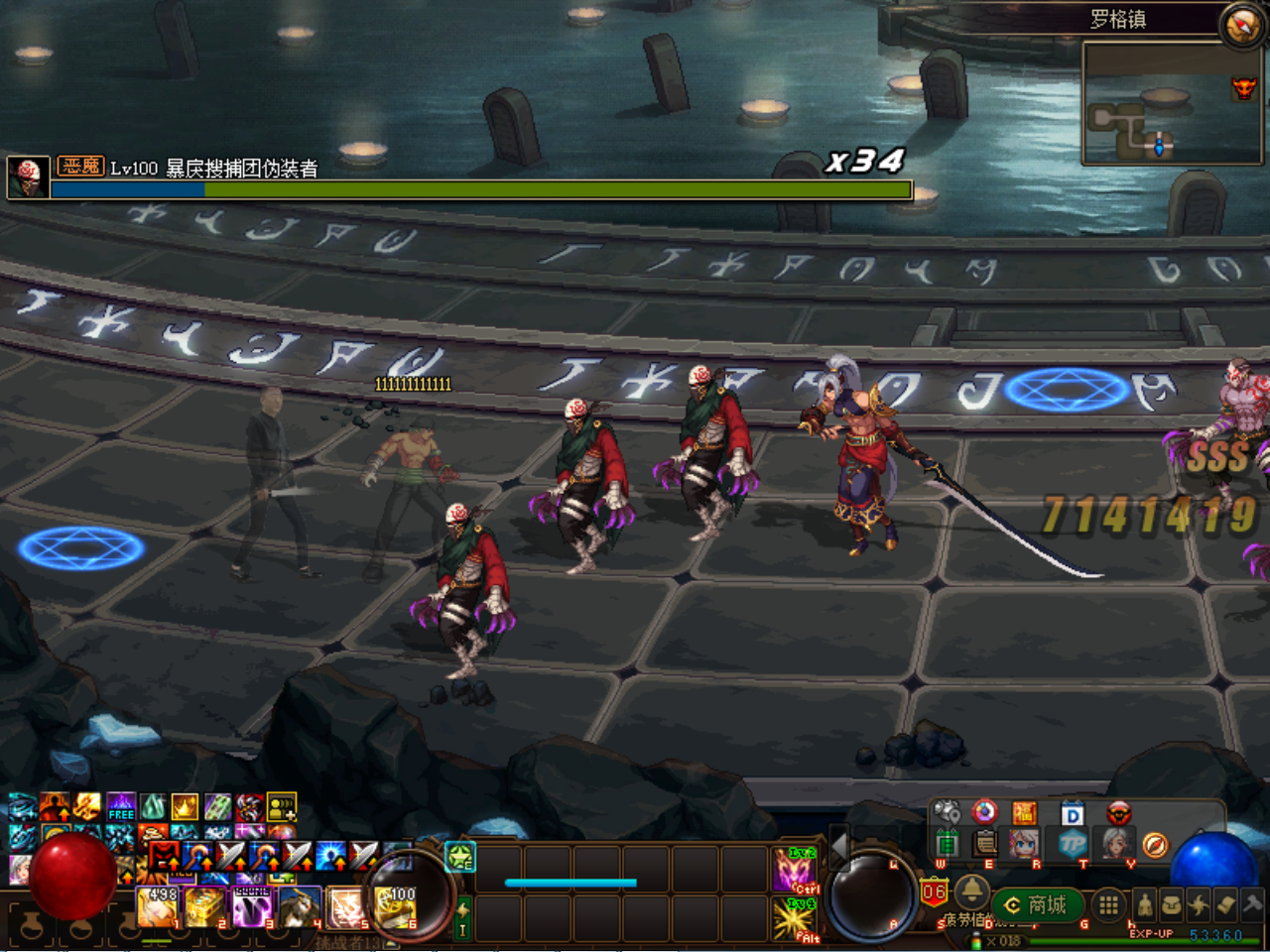Open the 福 spring festival event icon

point(1024,812)
